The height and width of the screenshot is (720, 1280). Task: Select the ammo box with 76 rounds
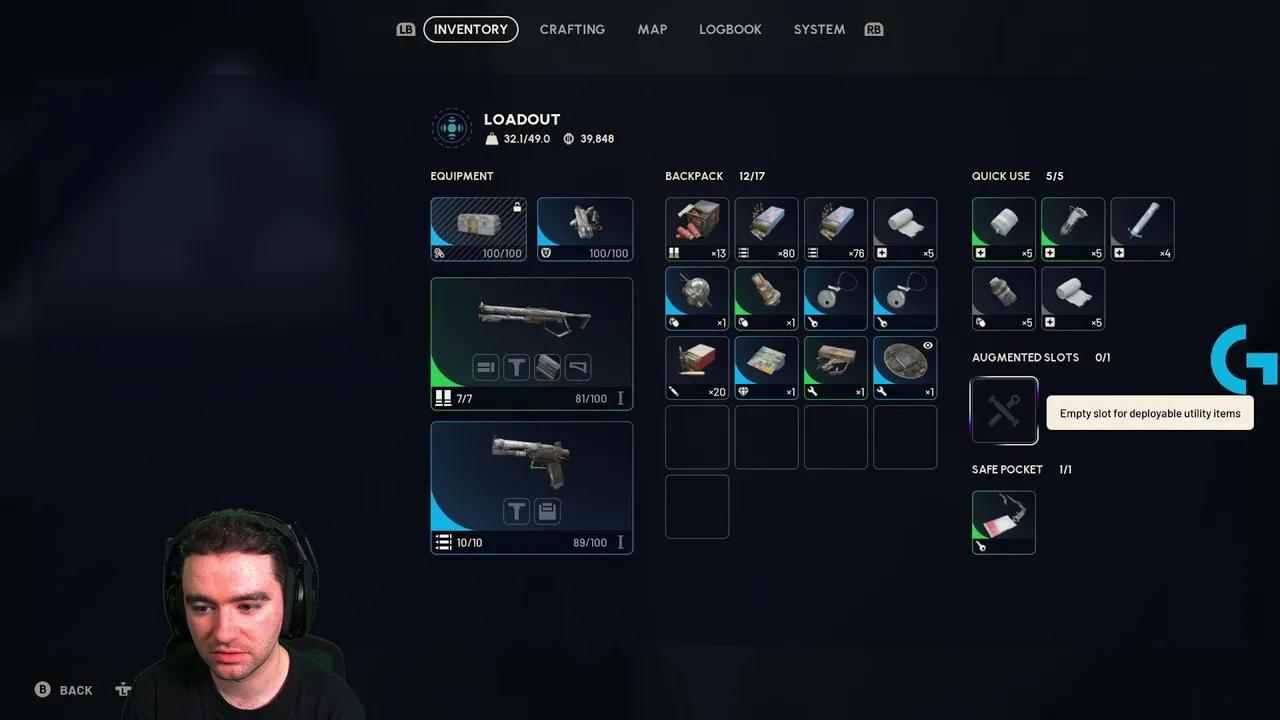point(835,229)
